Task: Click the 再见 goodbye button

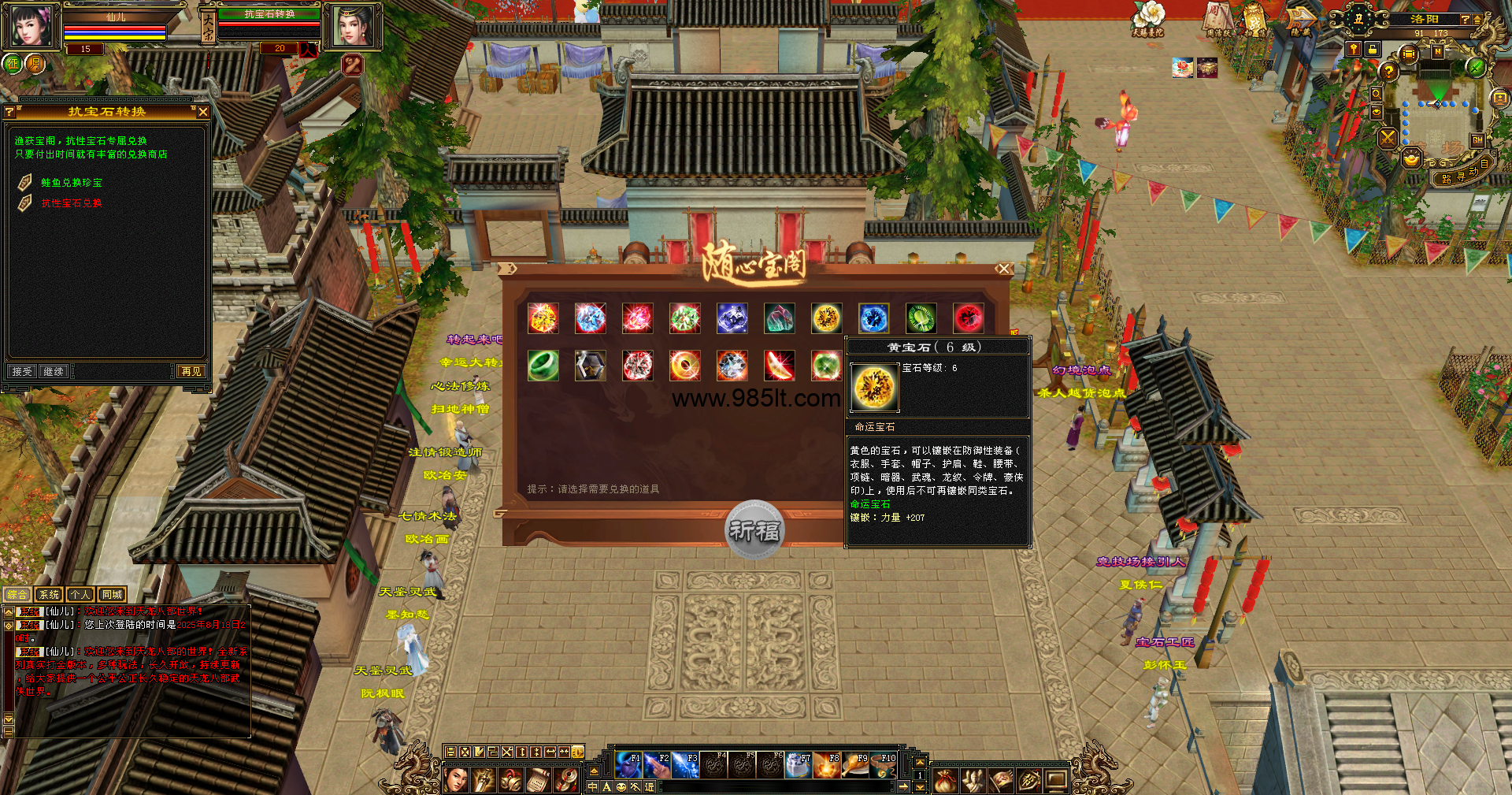Action: 191,371
